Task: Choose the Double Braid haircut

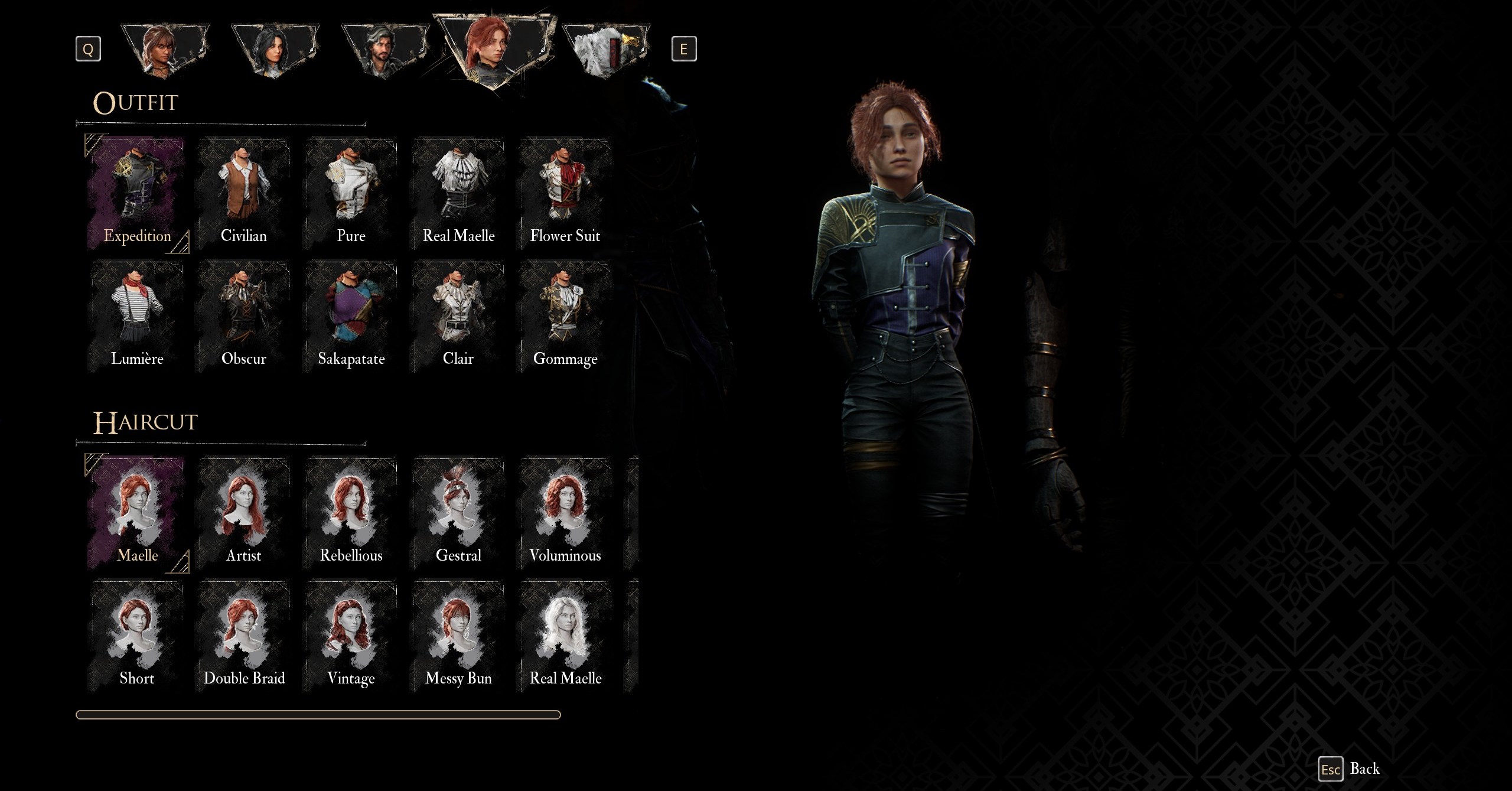Action: pos(244,637)
